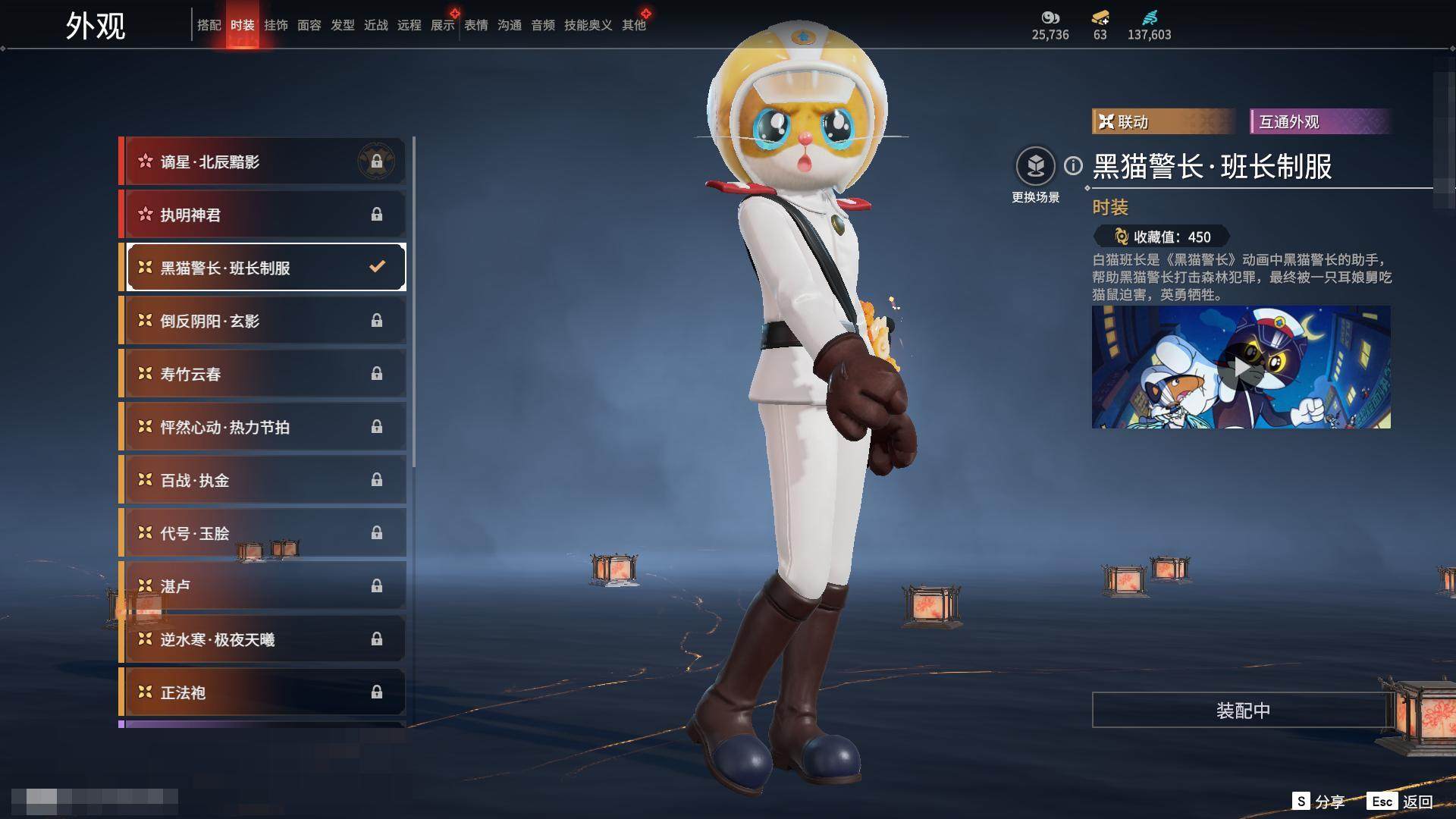Open the 挂饰 tab

(x=275, y=25)
